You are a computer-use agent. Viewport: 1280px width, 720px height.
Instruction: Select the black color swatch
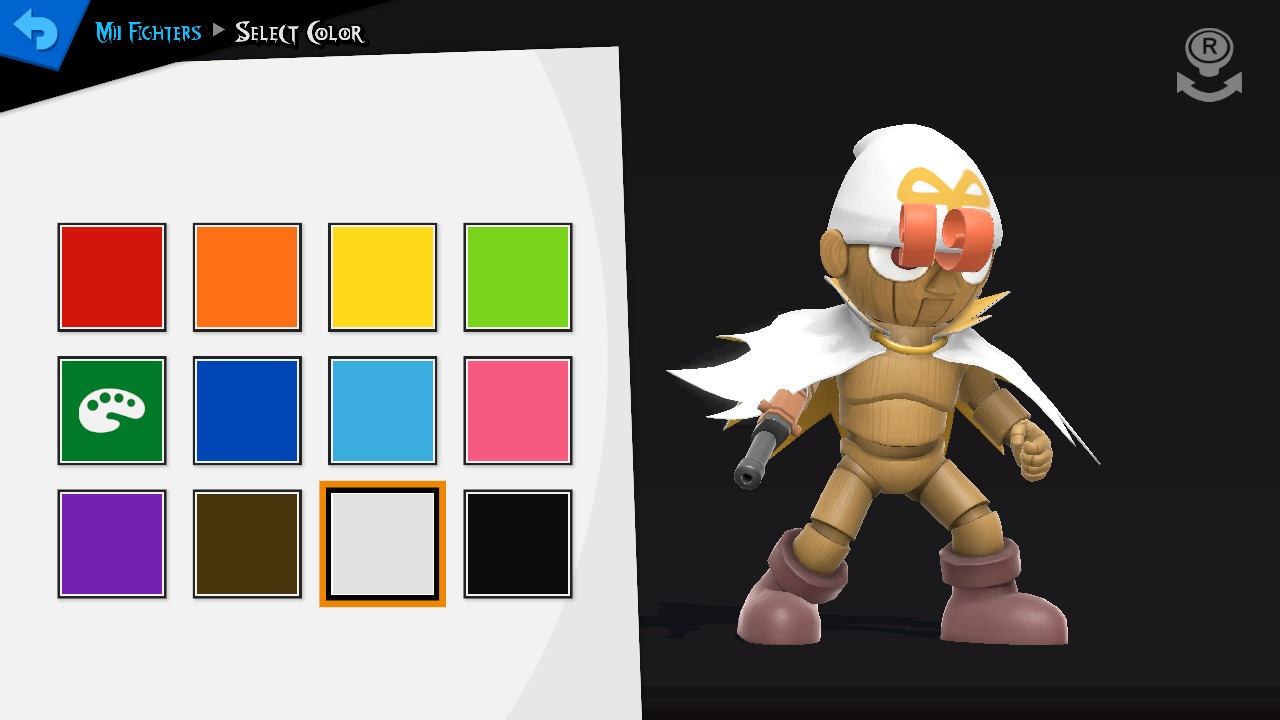517,543
